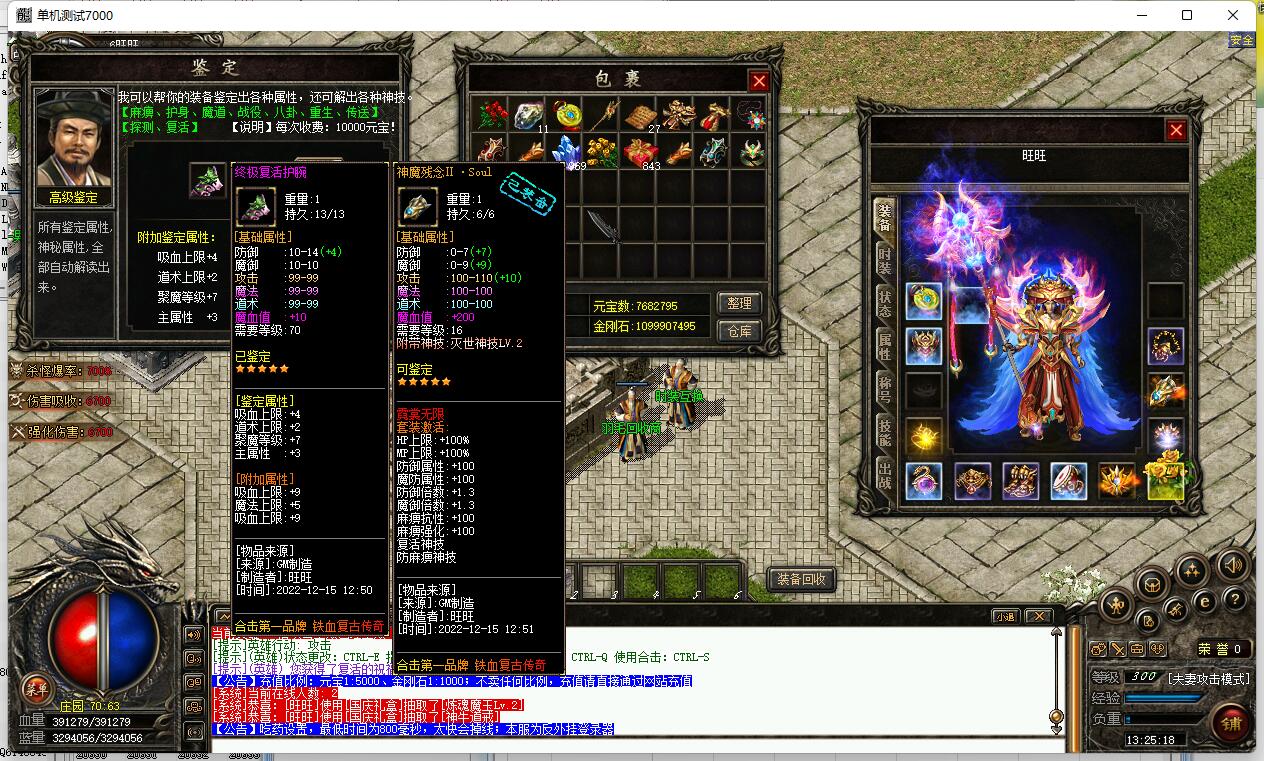Switch to the 称号 title tab
Viewport: 1264px width, 761px height.
click(x=884, y=388)
